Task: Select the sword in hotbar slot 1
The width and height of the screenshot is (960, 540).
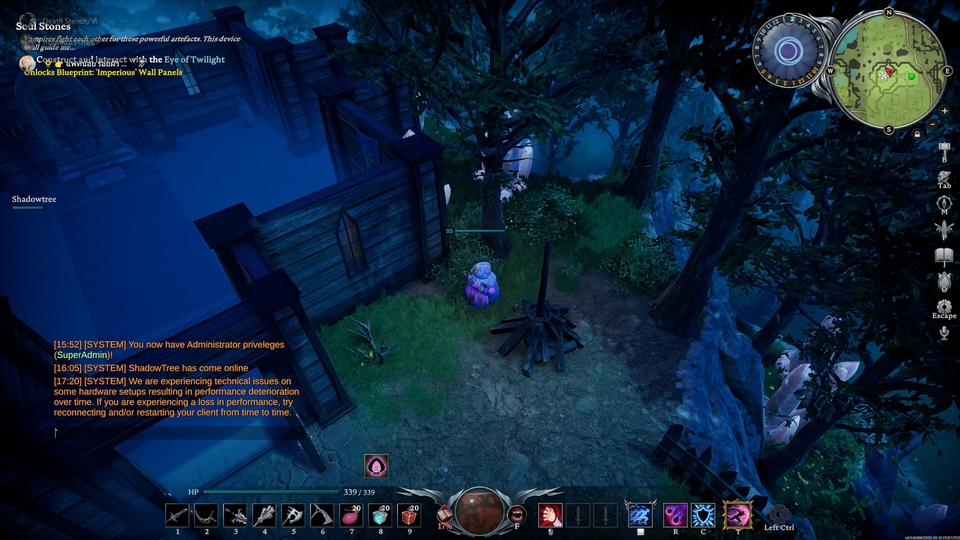Action: 178,515
